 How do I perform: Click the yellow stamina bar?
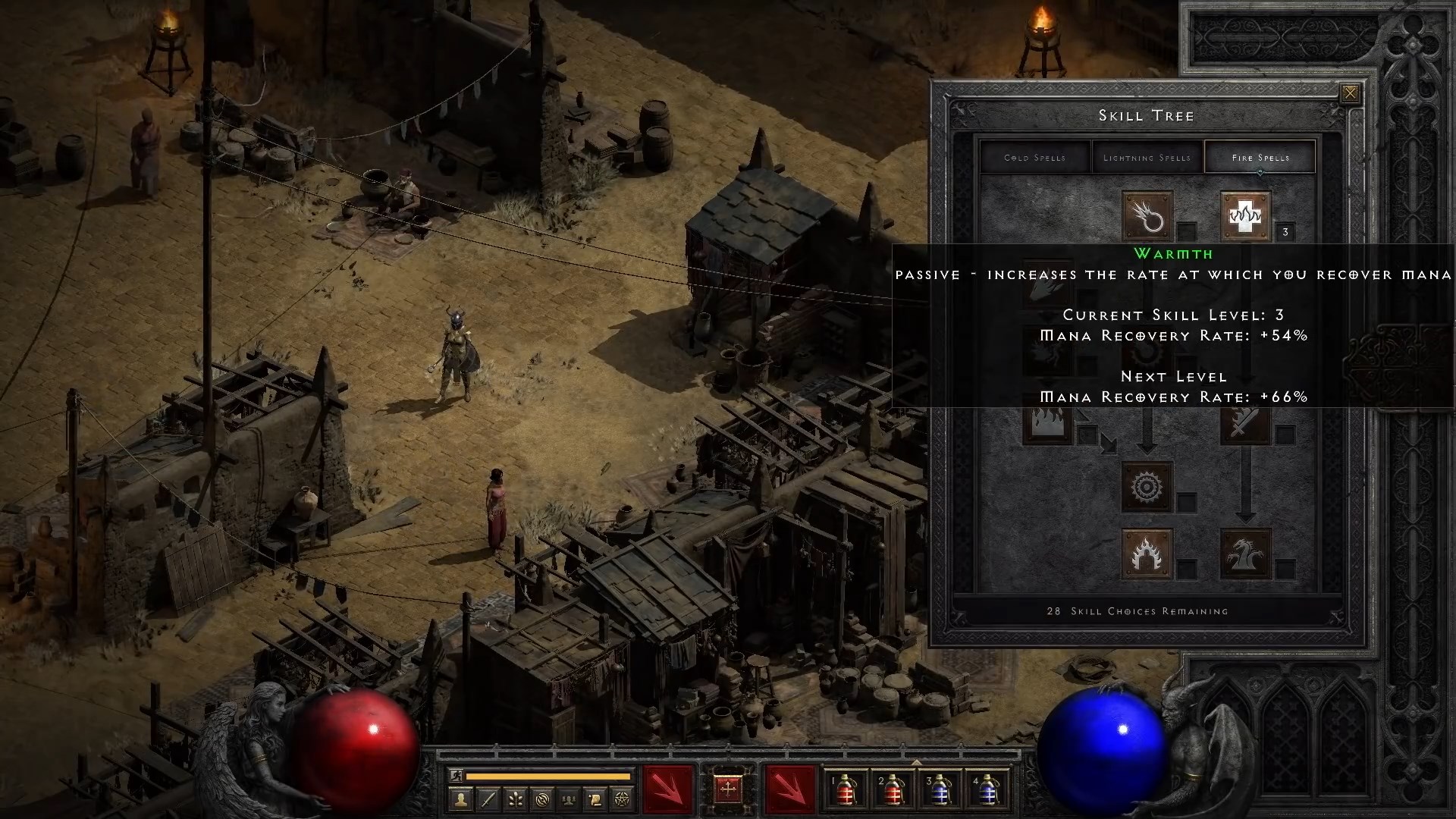click(x=548, y=776)
